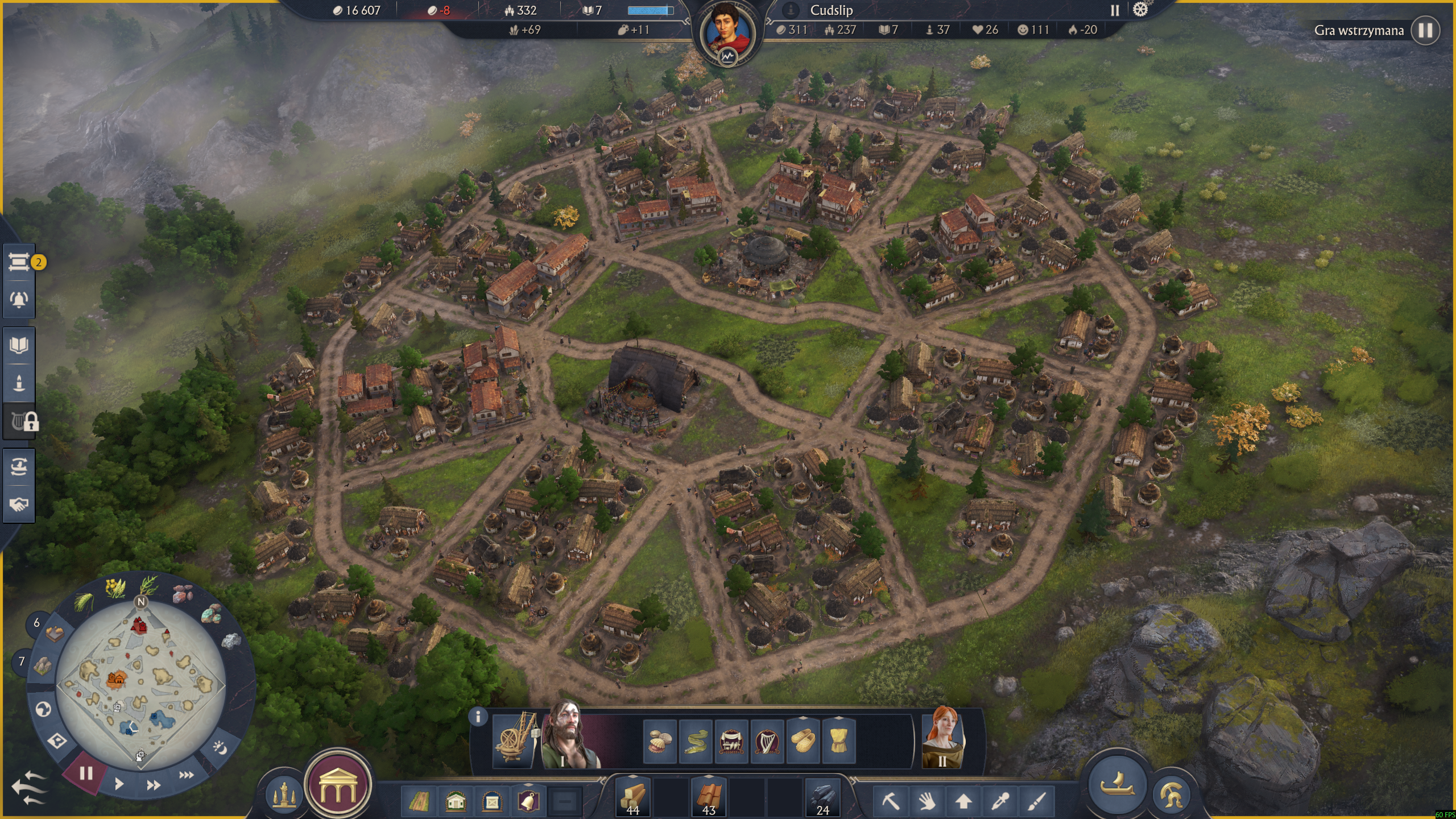Set game speed to triple fast-forward
This screenshot has height=819, width=1456.
pos(186,775)
